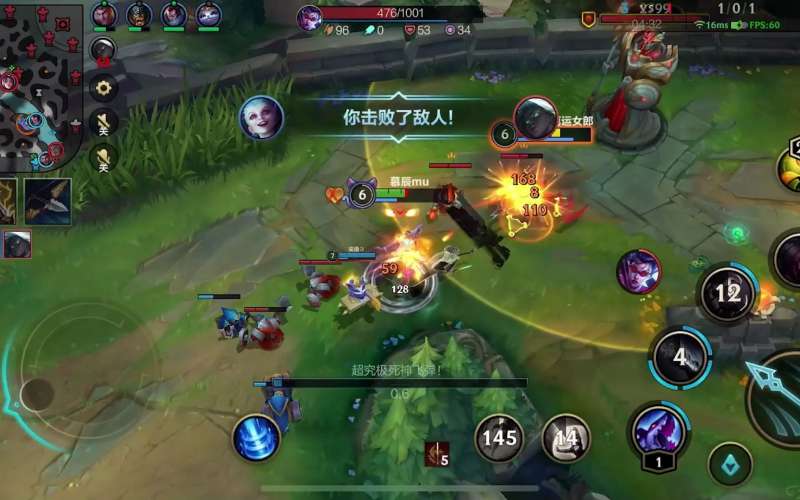The width and height of the screenshot is (800, 500).
Task: Activate the ability on 4-second cooldown
Action: [680, 357]
